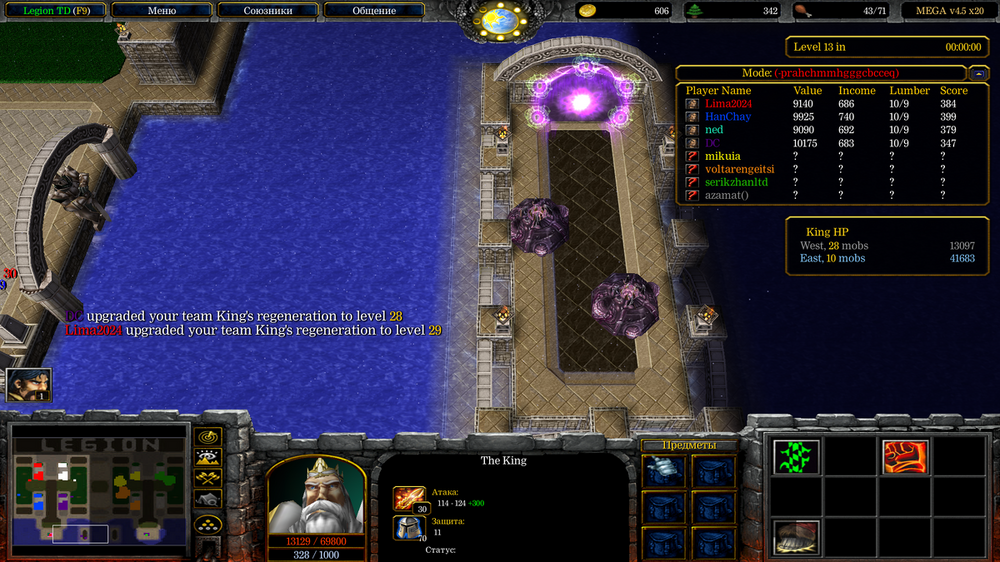Click the day-night clock indicator
This screenshot has width=1000, height=562.
(497, 18)
